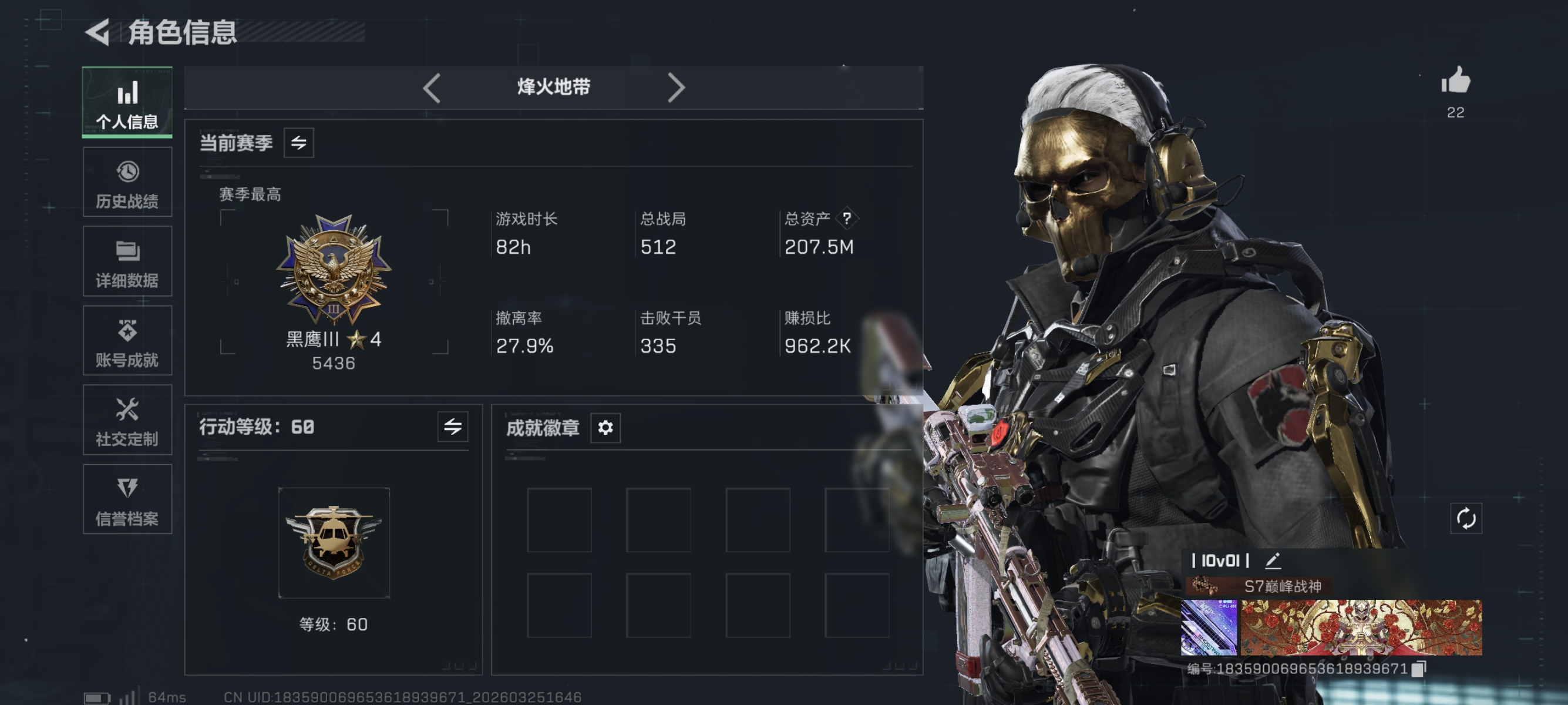
Task: Click the left chevron to change game mode
Action: click(x=432, y=88)
